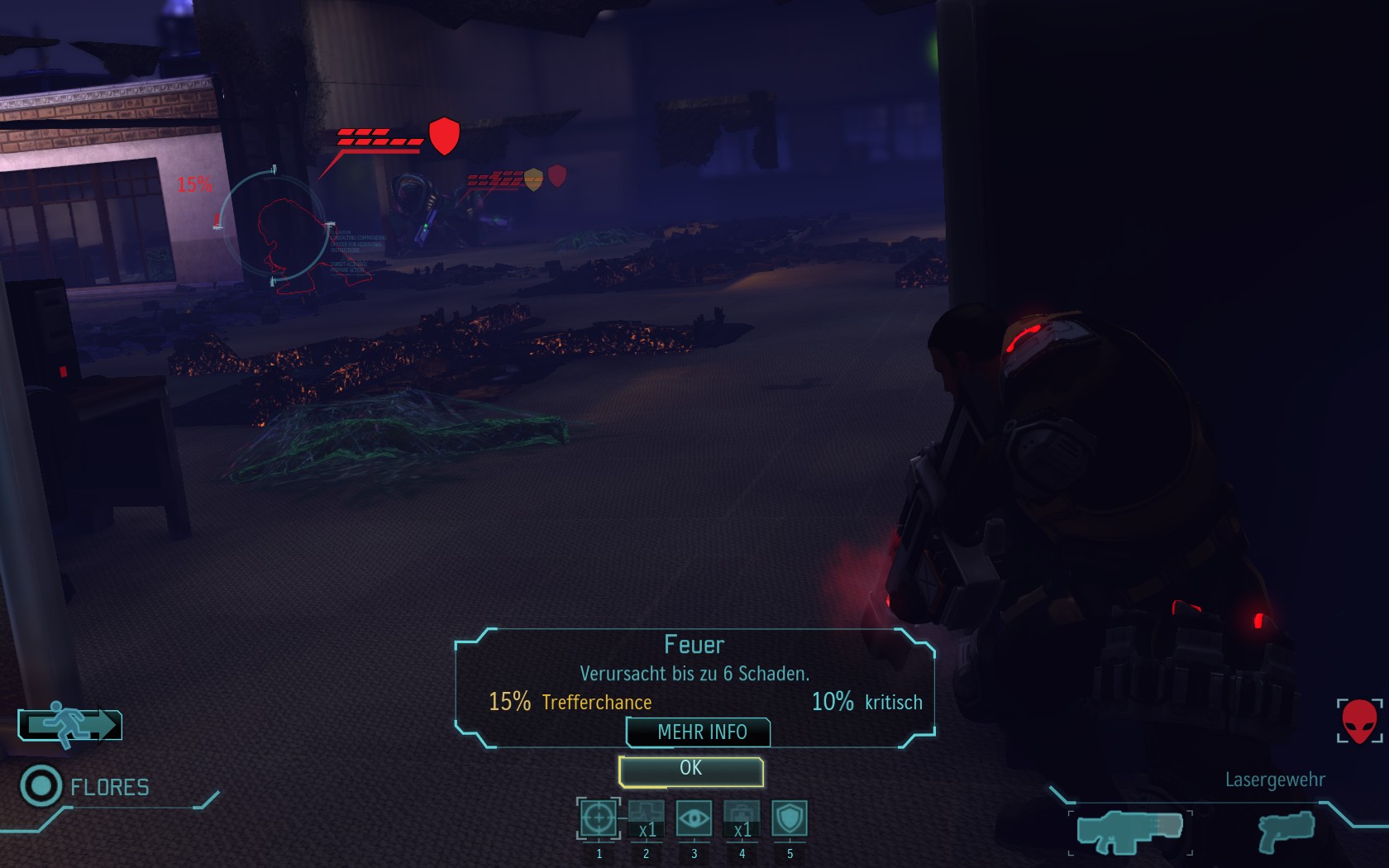Target the enemy via red alien head icon
Viewport: 1389px width, 868px height.
(x=1359, y=721)
